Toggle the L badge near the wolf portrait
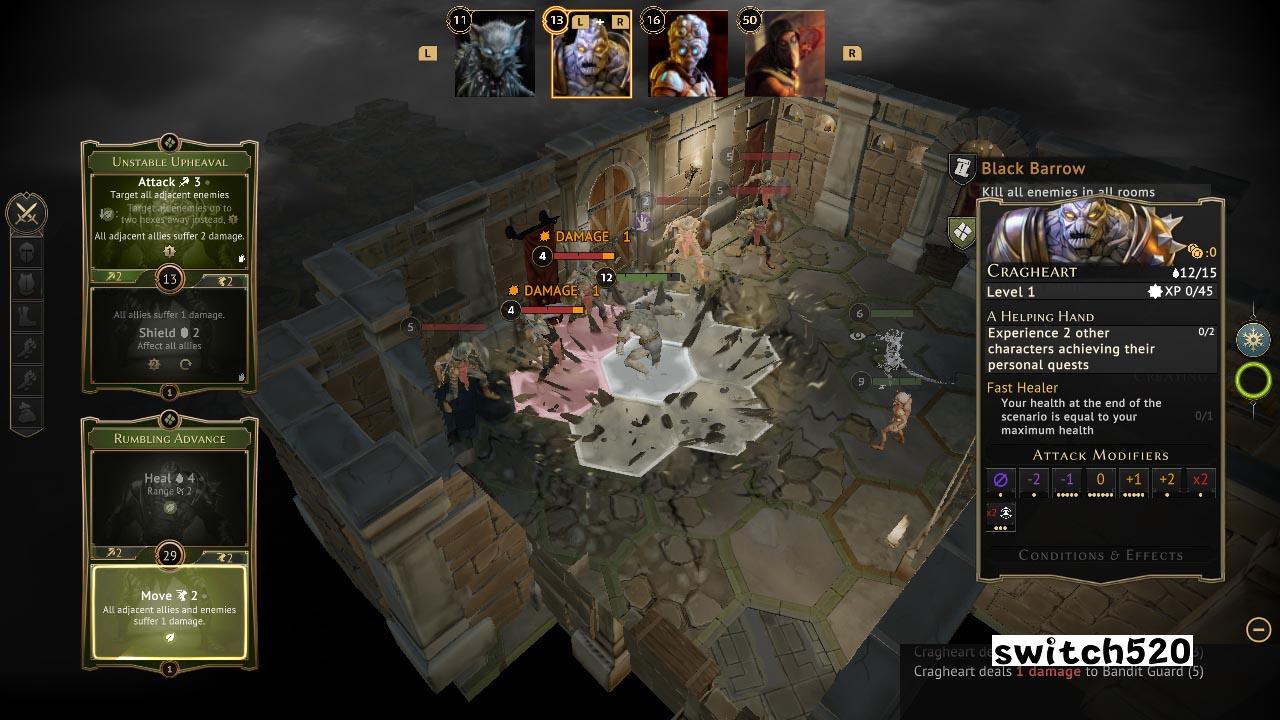Screen dimensions: 1280x720 click(x=427, y=51)
